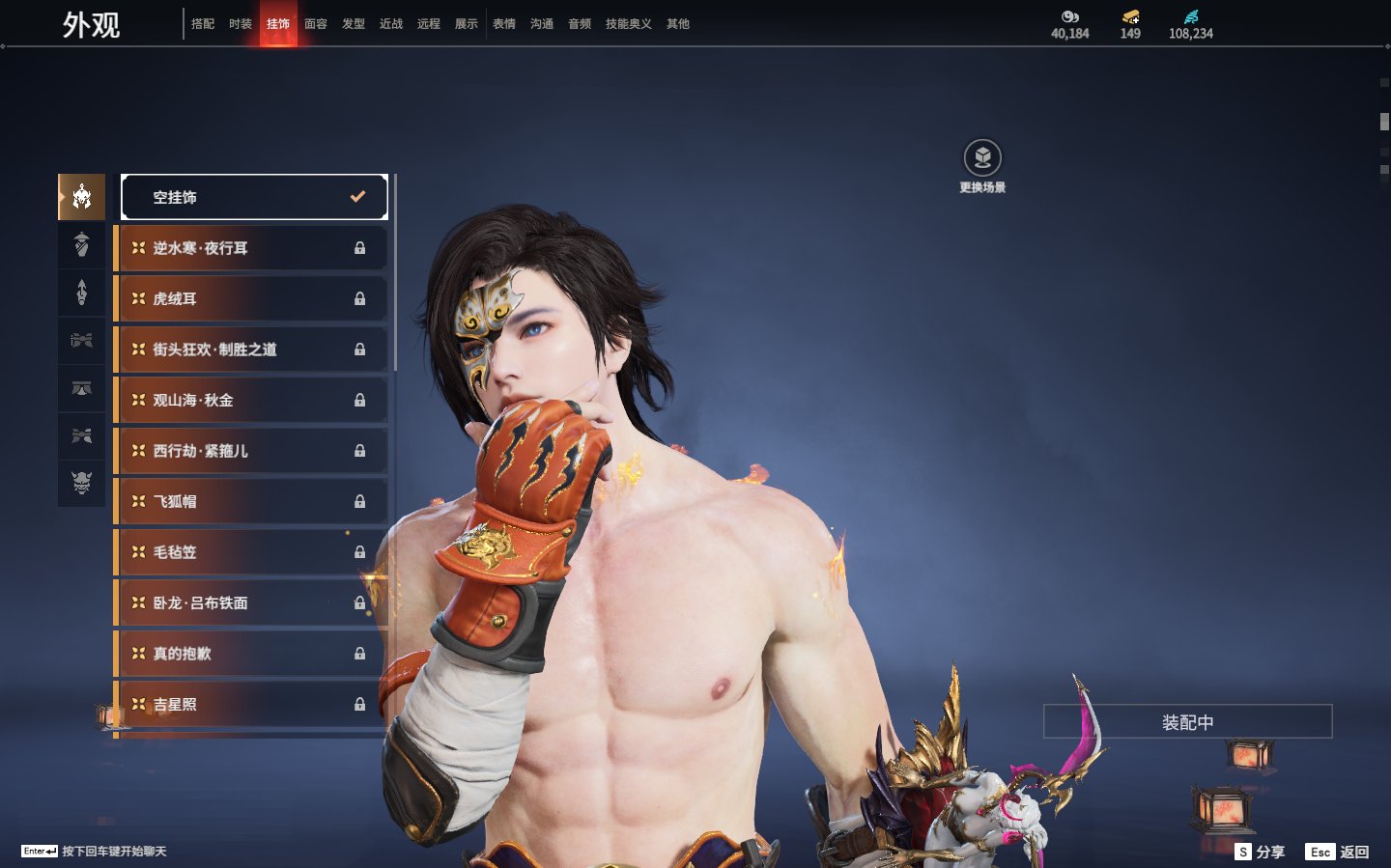Select the demon mask category icon
The width and height of the screenshot is (1391, 868).
tap(82, 483)
